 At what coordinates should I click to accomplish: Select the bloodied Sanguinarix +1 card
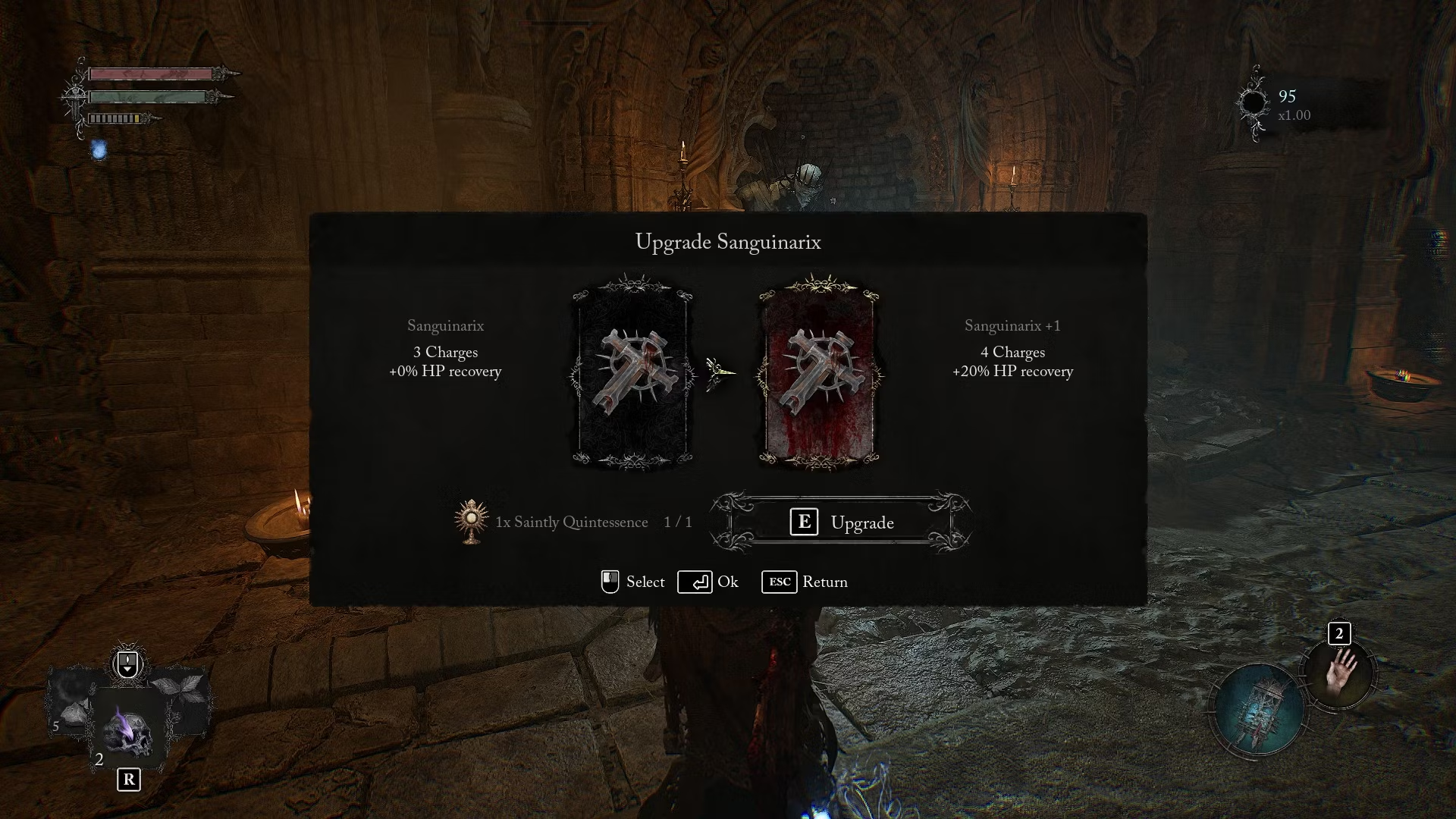pos(819,373)
